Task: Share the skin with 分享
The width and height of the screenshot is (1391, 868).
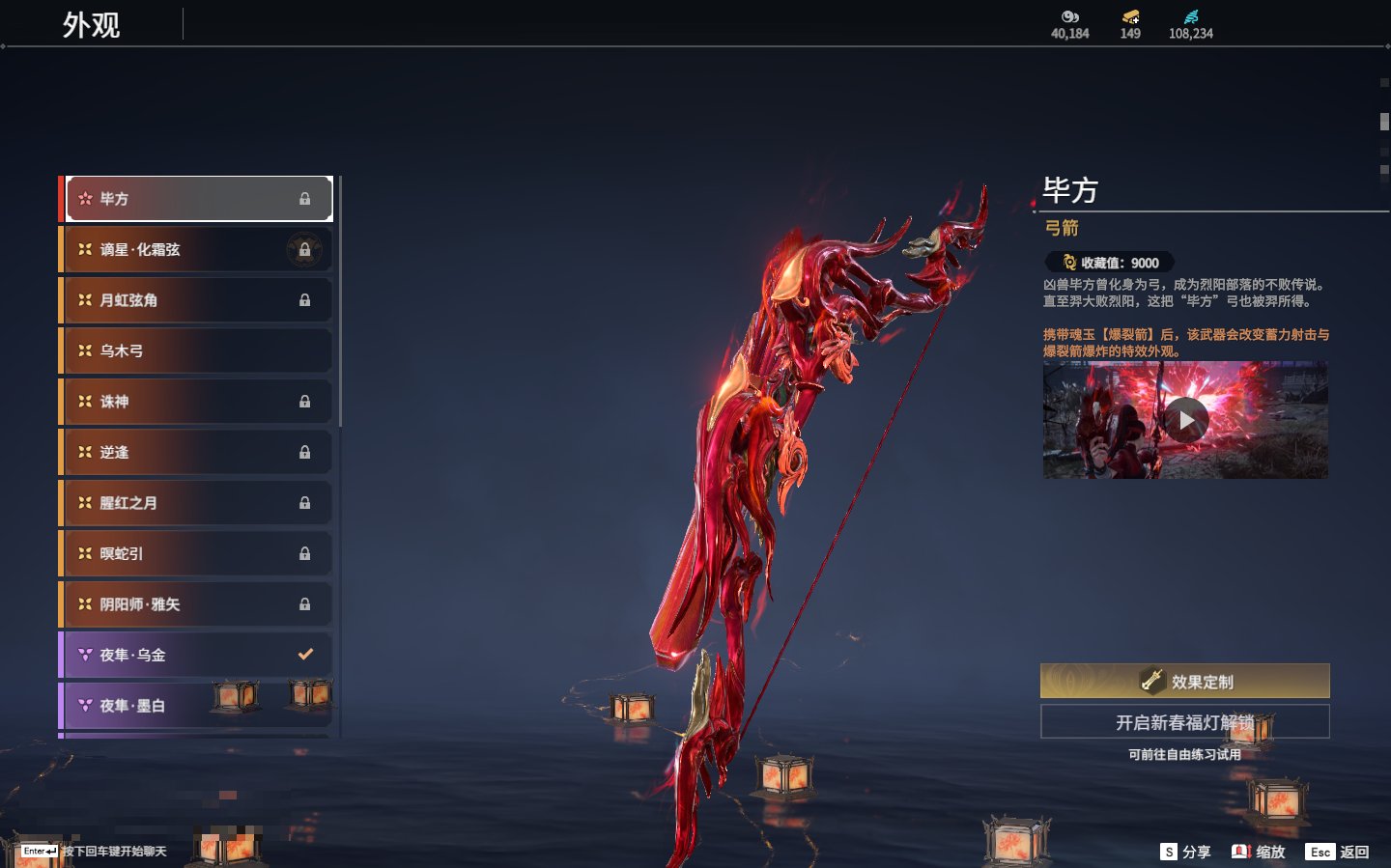Action: pyautogui.click(x=1186, y=852)
